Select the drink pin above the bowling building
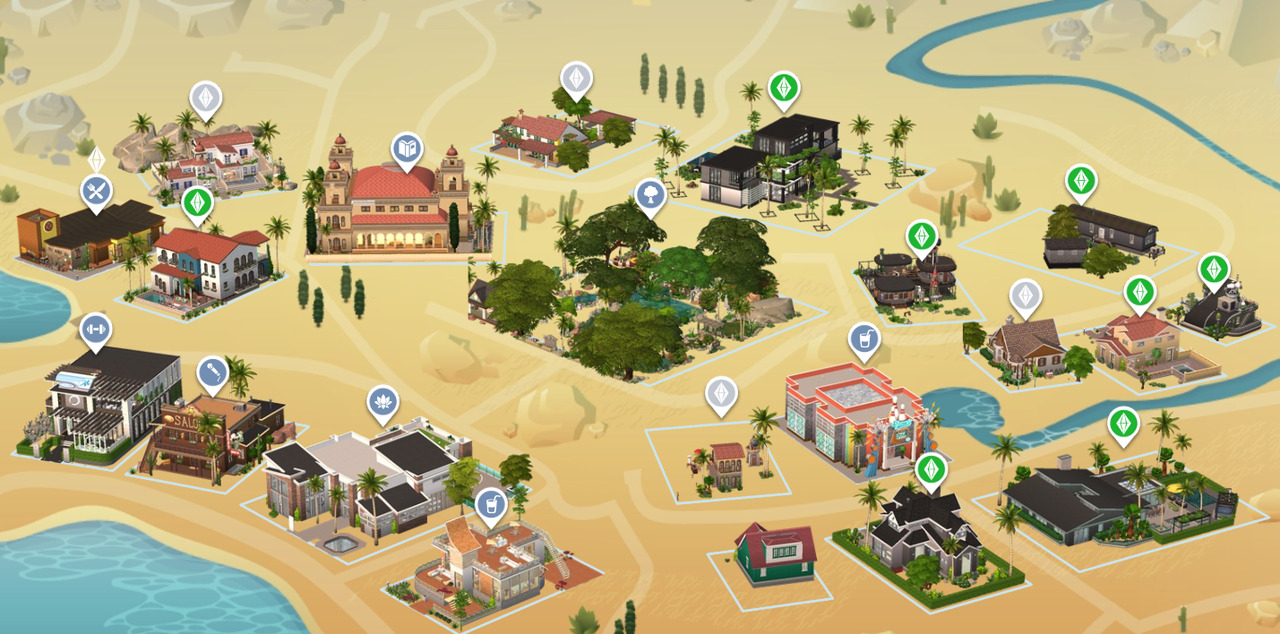 tap(864, 339)
